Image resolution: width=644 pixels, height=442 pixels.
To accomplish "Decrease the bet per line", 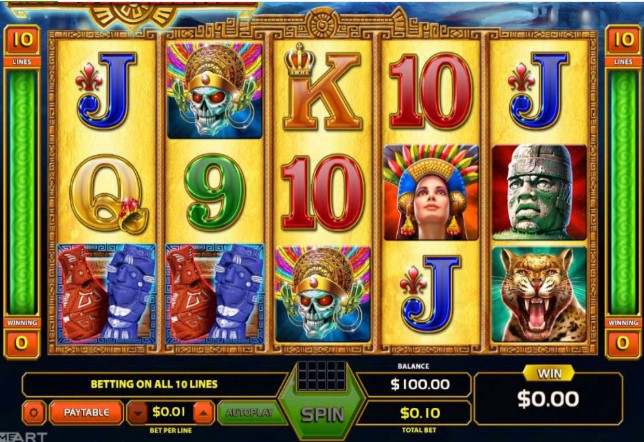I will [138, 413].
